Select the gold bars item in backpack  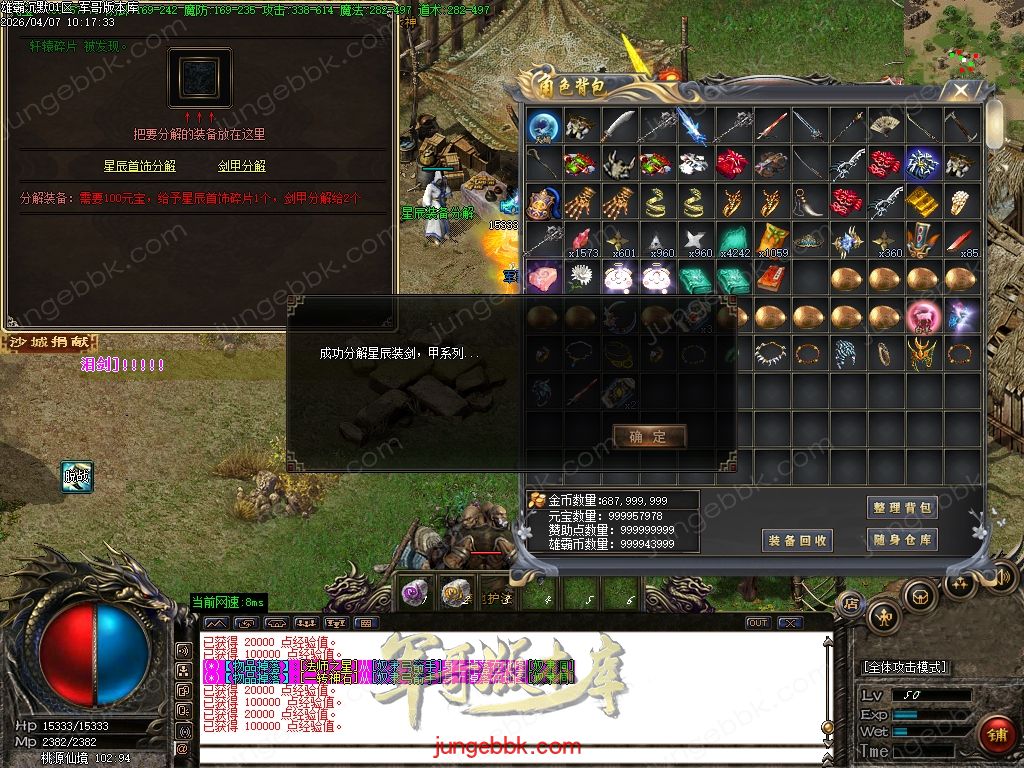pyautogui.click(x=921, y=201)
